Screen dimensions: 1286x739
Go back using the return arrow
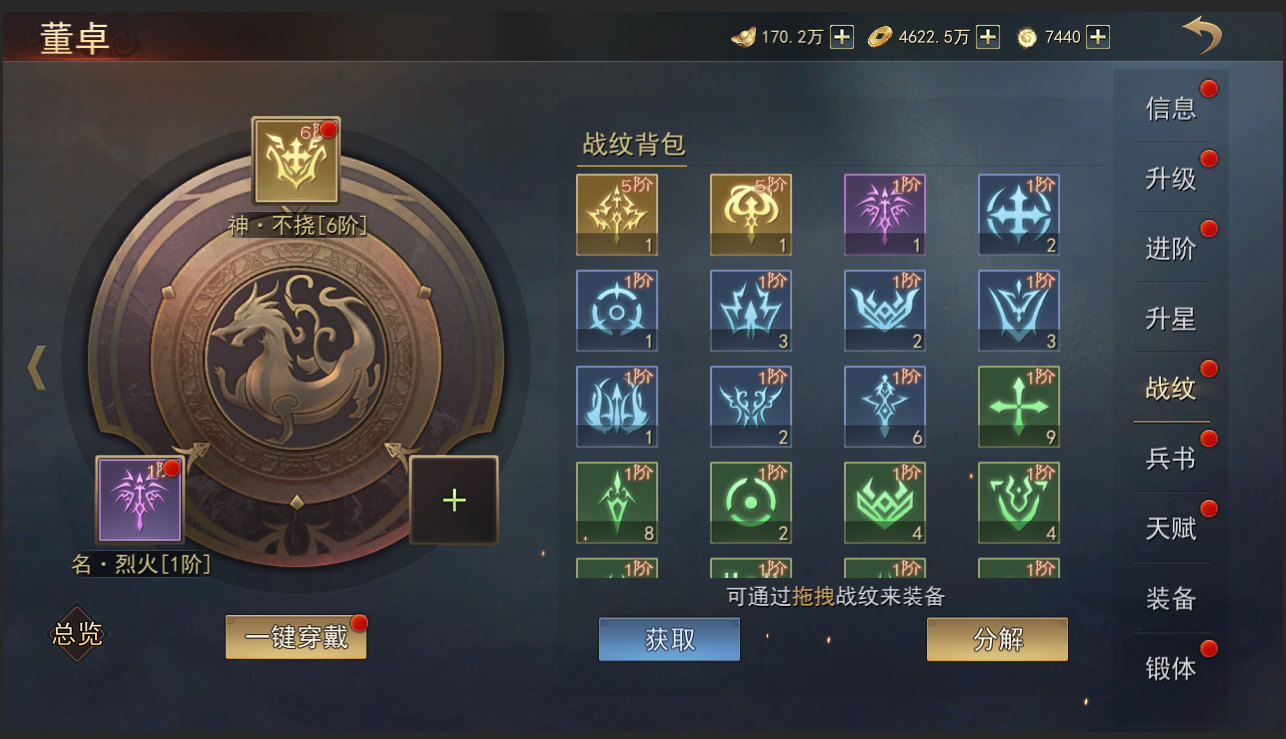click(1201, 36)
